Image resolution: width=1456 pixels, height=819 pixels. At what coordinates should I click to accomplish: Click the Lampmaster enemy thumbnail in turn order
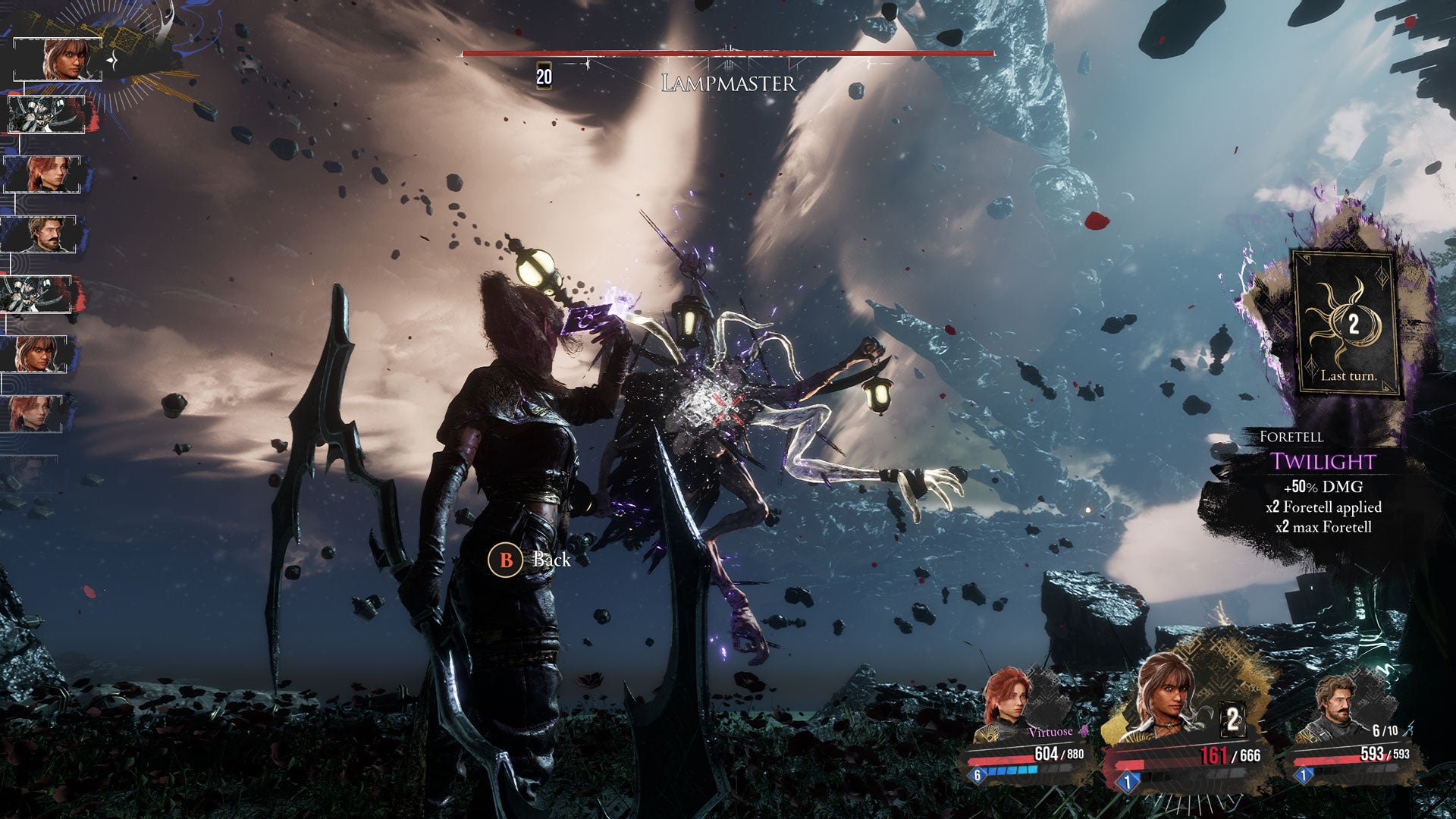45,114
